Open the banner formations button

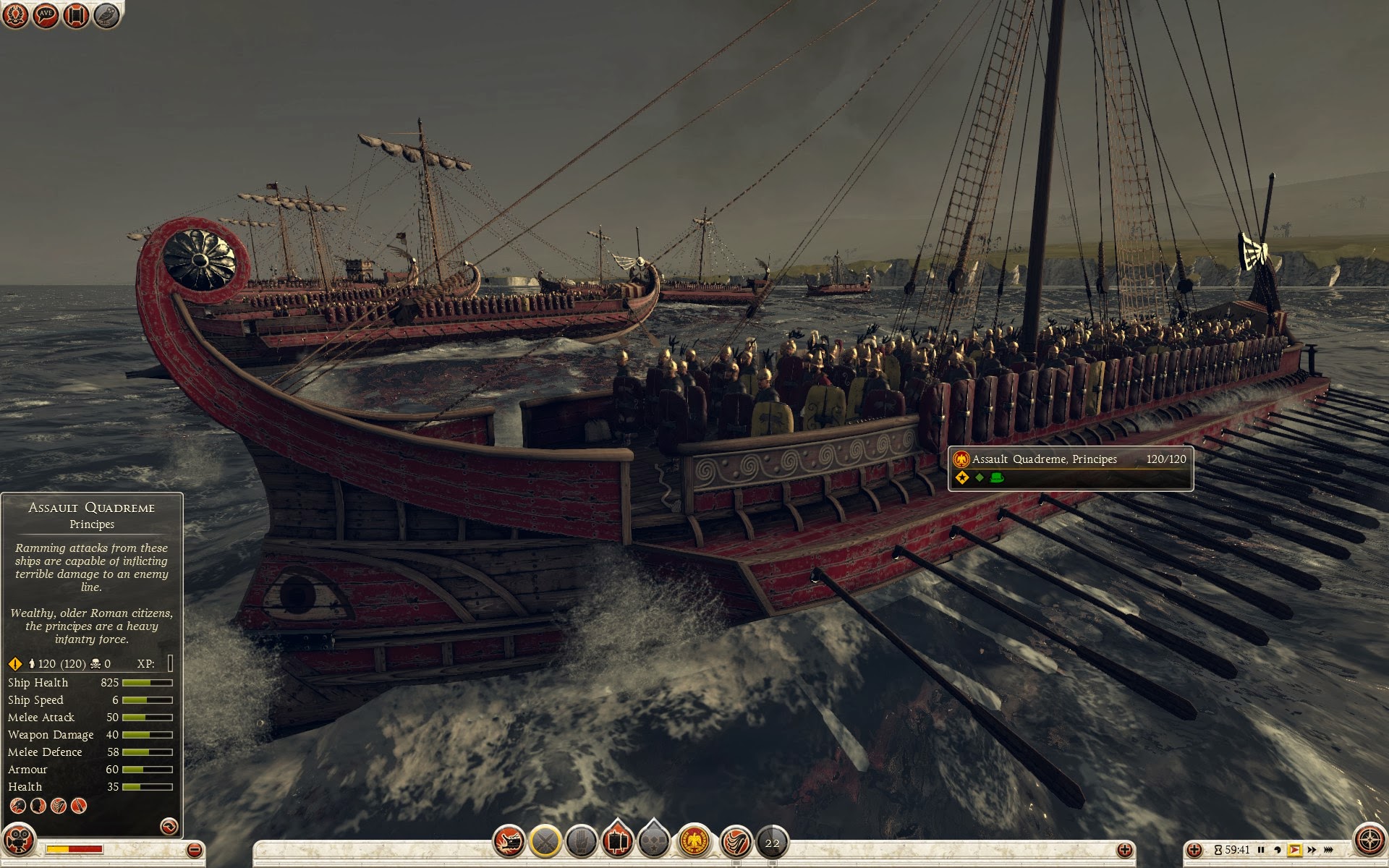click(617, 841)
